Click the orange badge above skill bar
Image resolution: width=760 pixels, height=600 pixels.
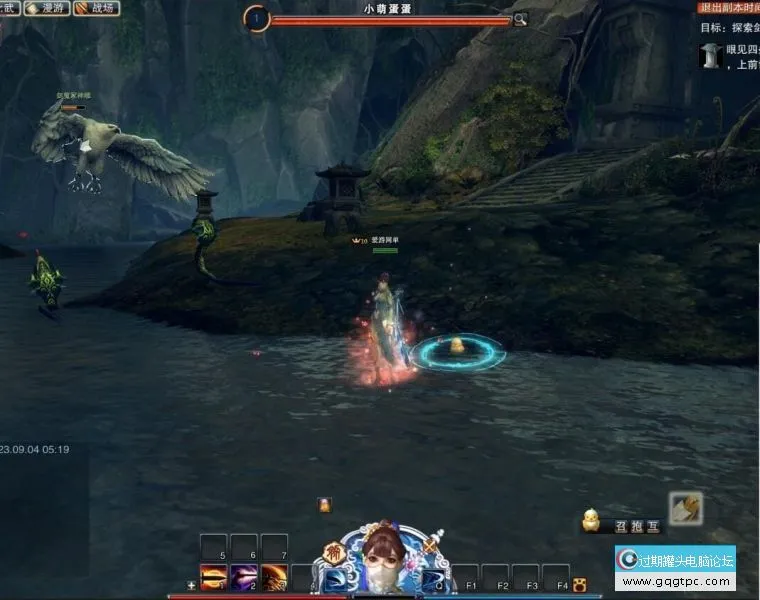(334, 553)
